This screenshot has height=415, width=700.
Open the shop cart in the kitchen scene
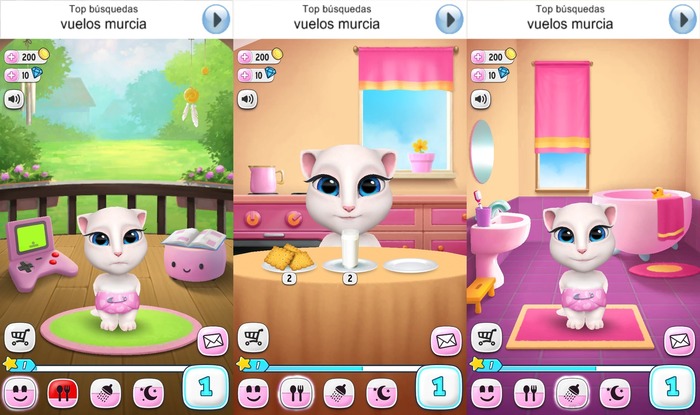click(253, 338)
